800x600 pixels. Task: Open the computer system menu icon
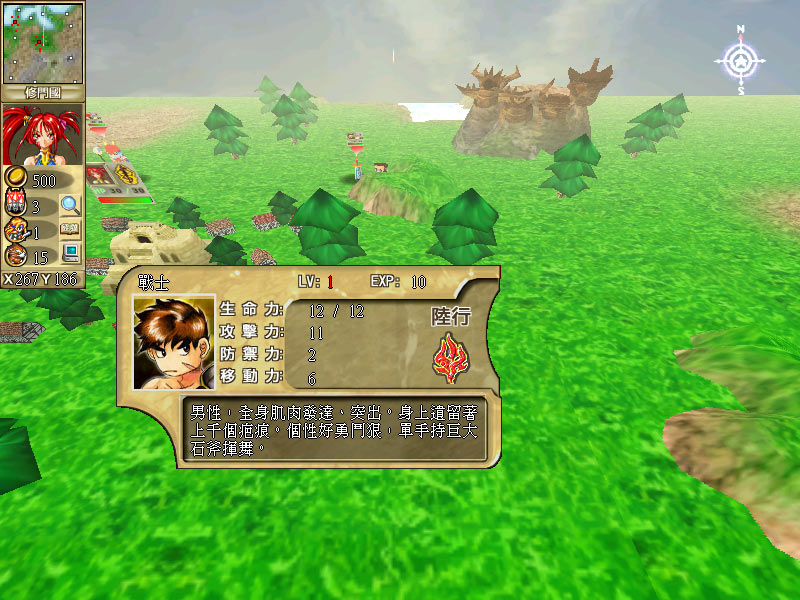coord(70,253)
